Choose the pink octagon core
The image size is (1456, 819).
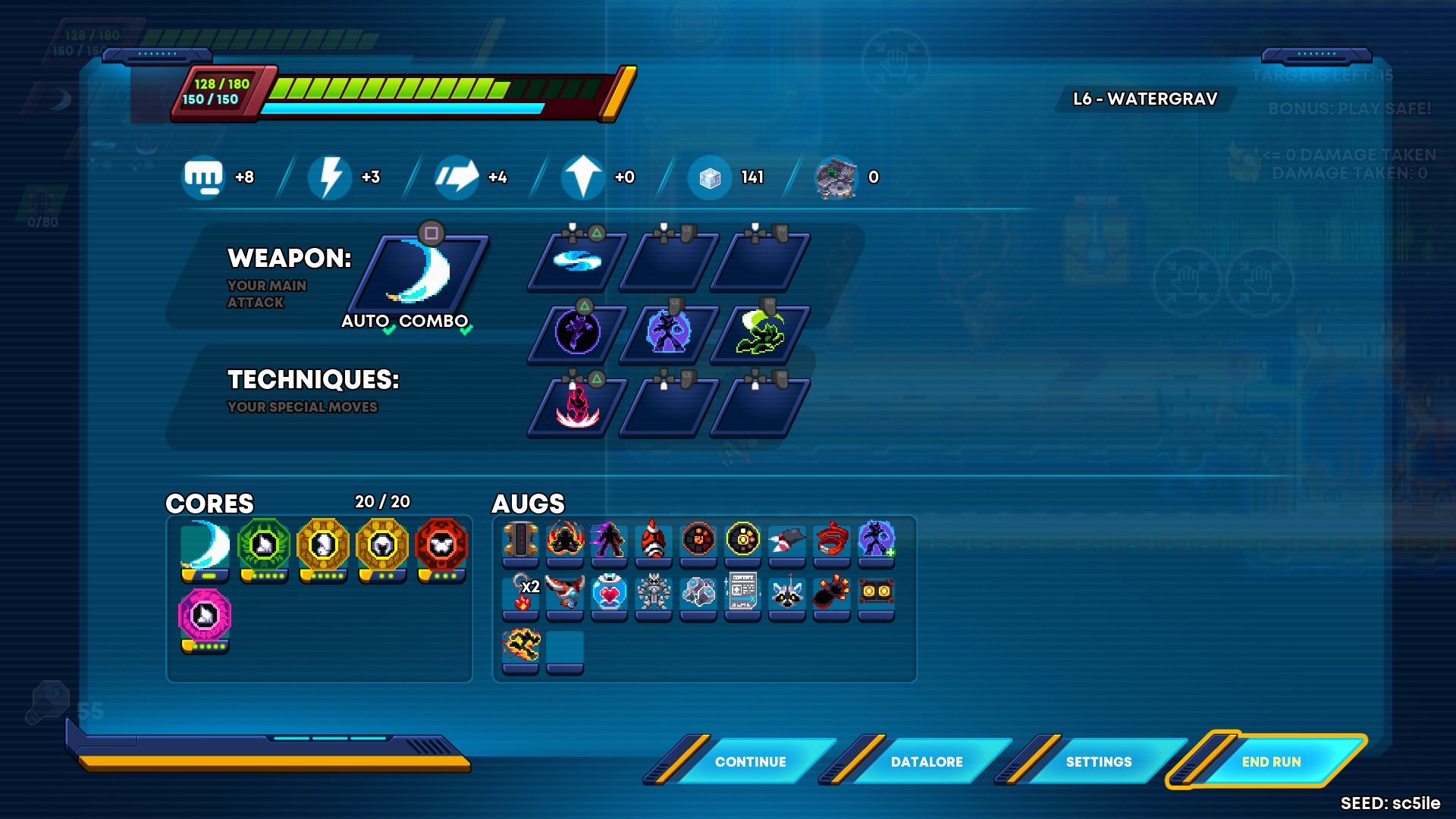click(205, 615)
